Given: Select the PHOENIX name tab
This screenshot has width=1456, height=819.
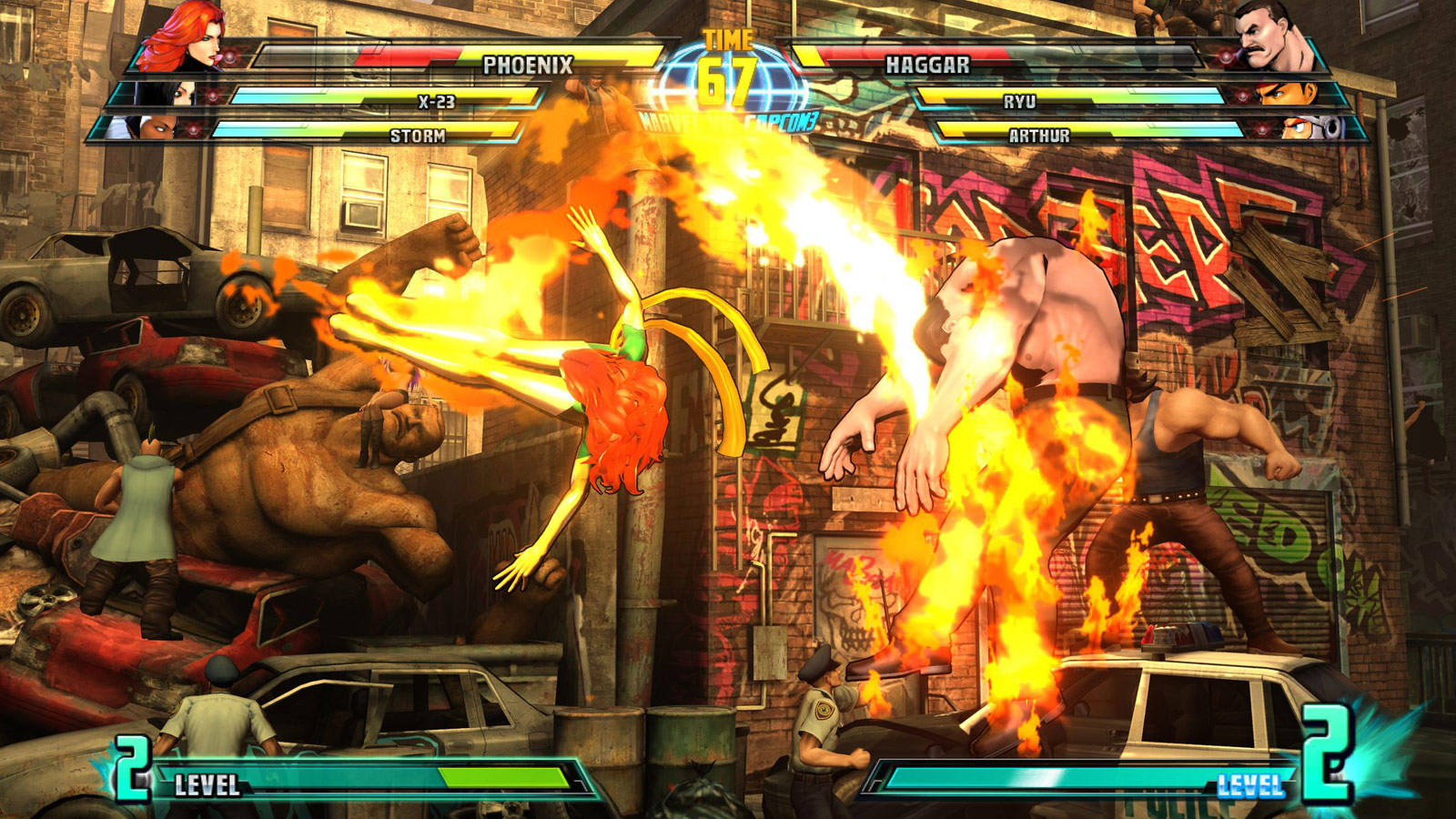Looking at the screenshot, I should [x=527, y=64].
